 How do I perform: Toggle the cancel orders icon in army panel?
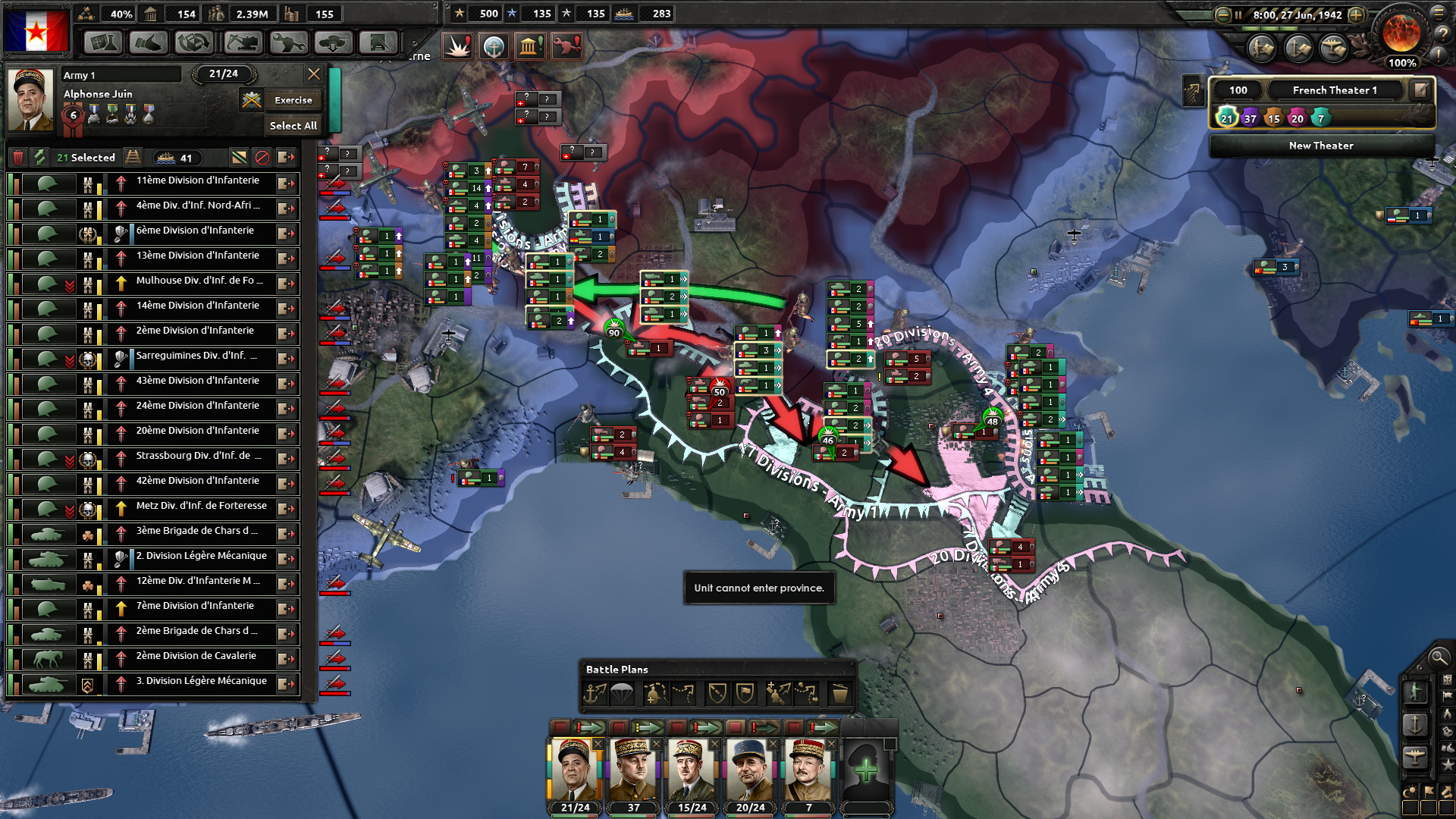point(261,157)
